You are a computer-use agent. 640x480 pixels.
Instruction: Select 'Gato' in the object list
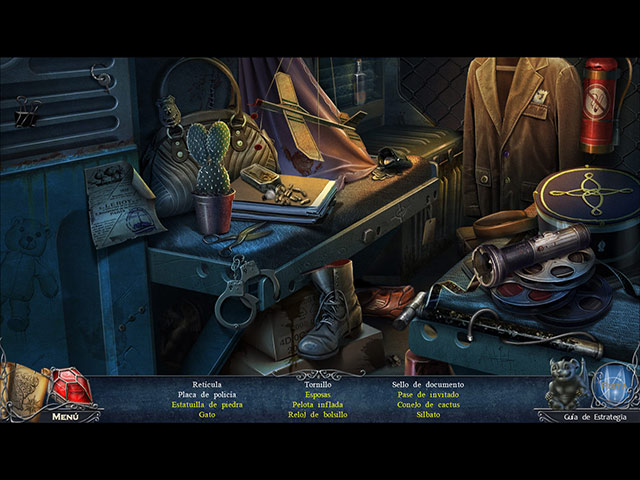pyautogui.click(x=206, y=414)
